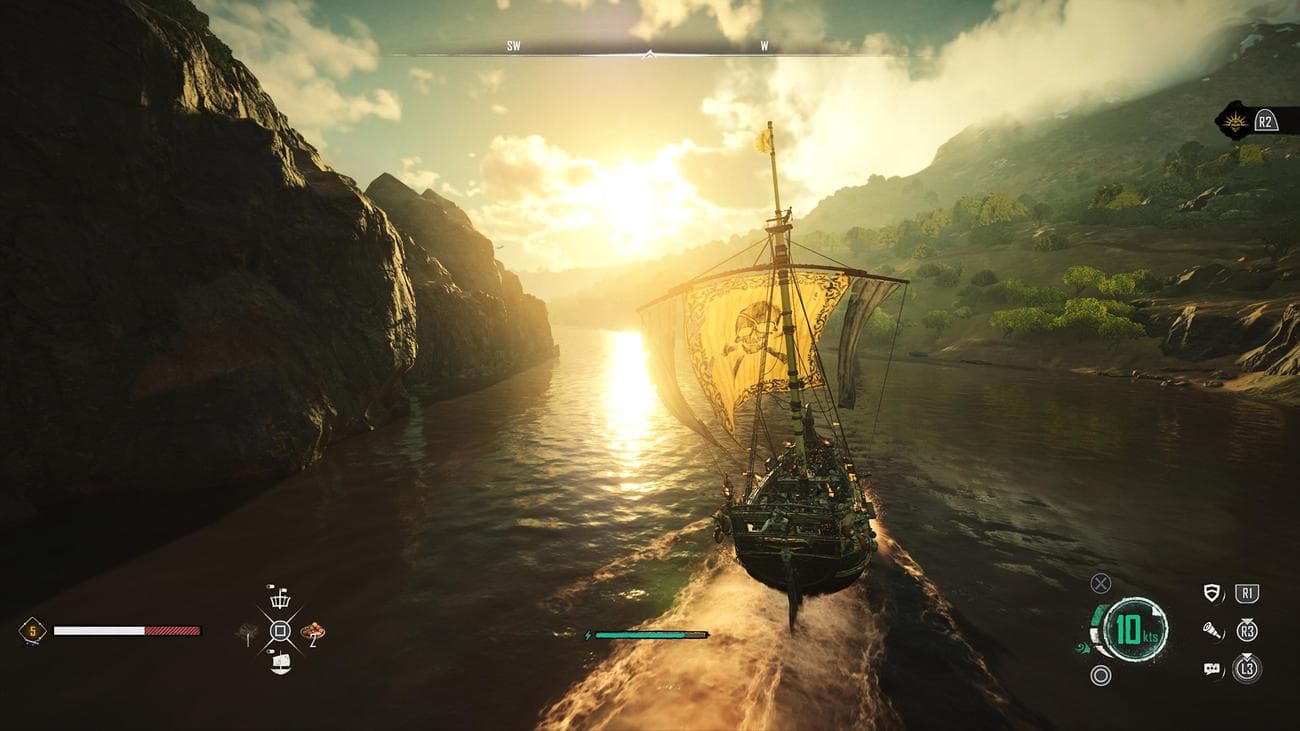Use the food dish item in the quick wheel
Image resolution: width=1300 pixels, height=731 pixels.
coord(313,631)
